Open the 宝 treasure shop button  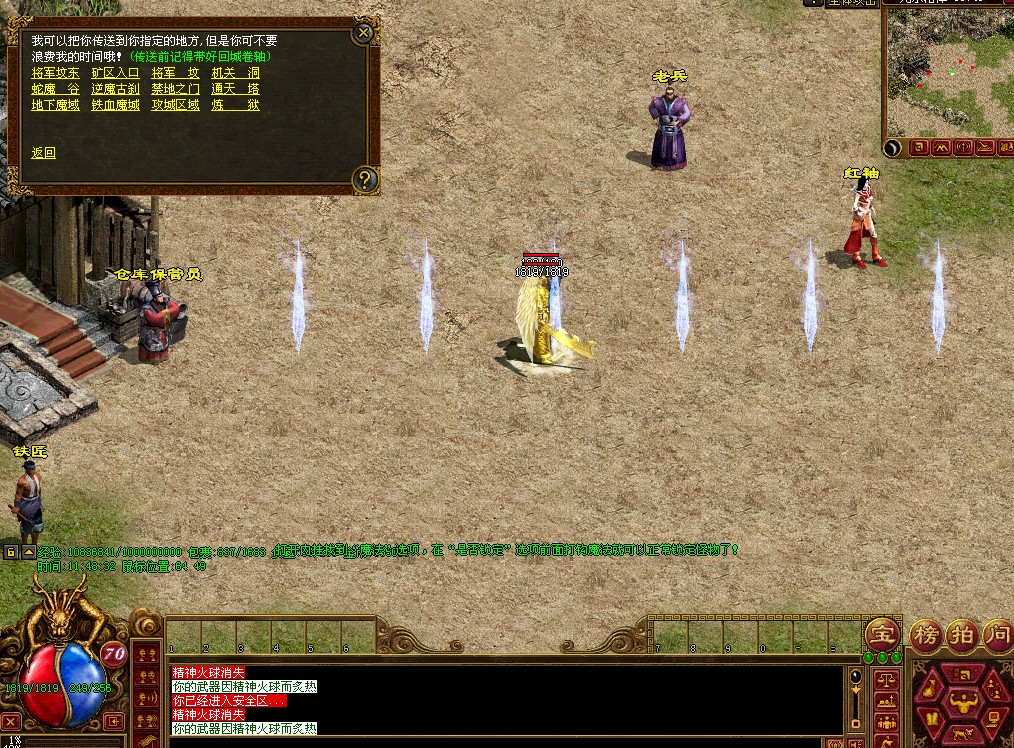[x=882, y=633]
